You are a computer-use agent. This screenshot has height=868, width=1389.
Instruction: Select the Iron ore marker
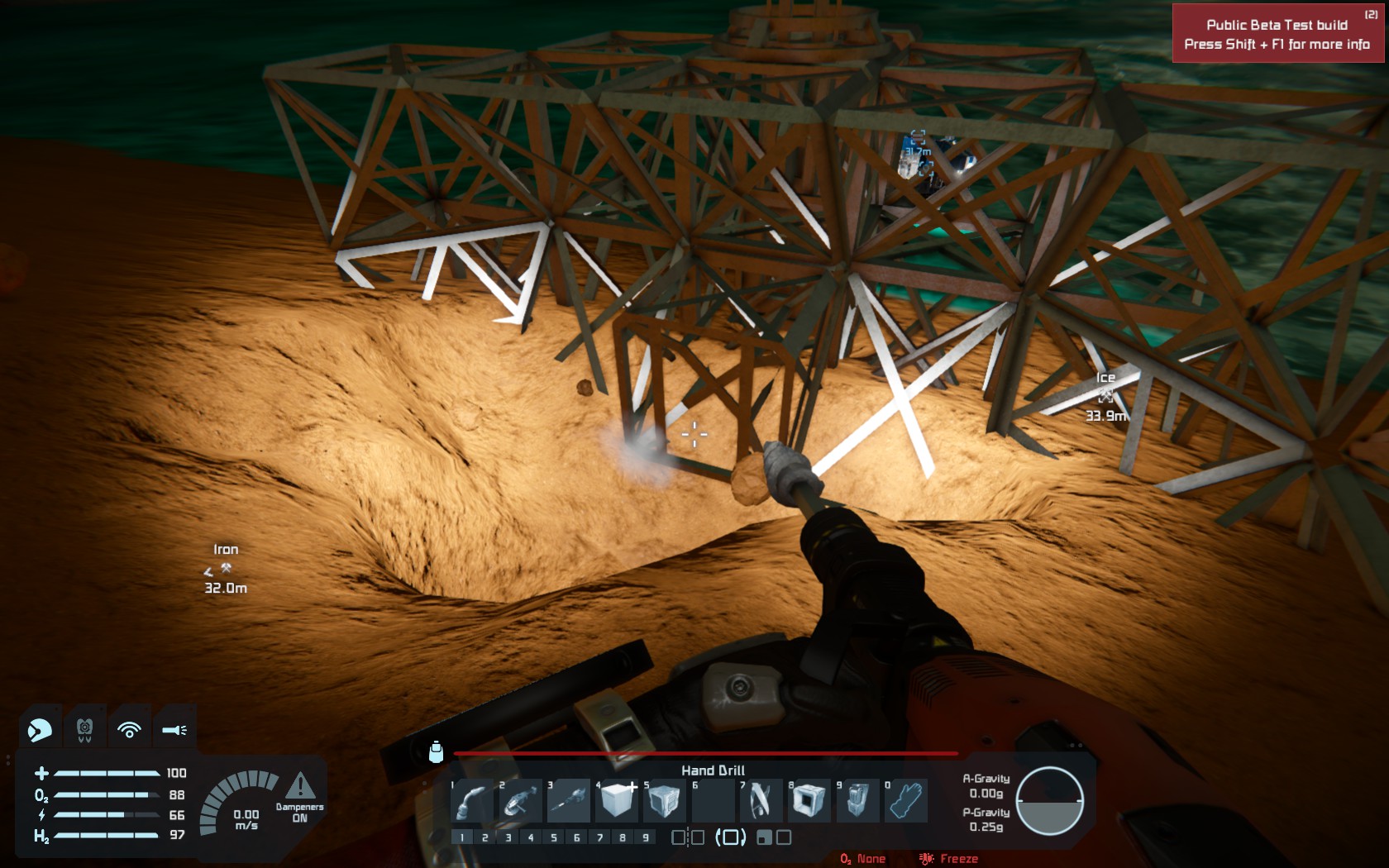click(x=225, y=569)
